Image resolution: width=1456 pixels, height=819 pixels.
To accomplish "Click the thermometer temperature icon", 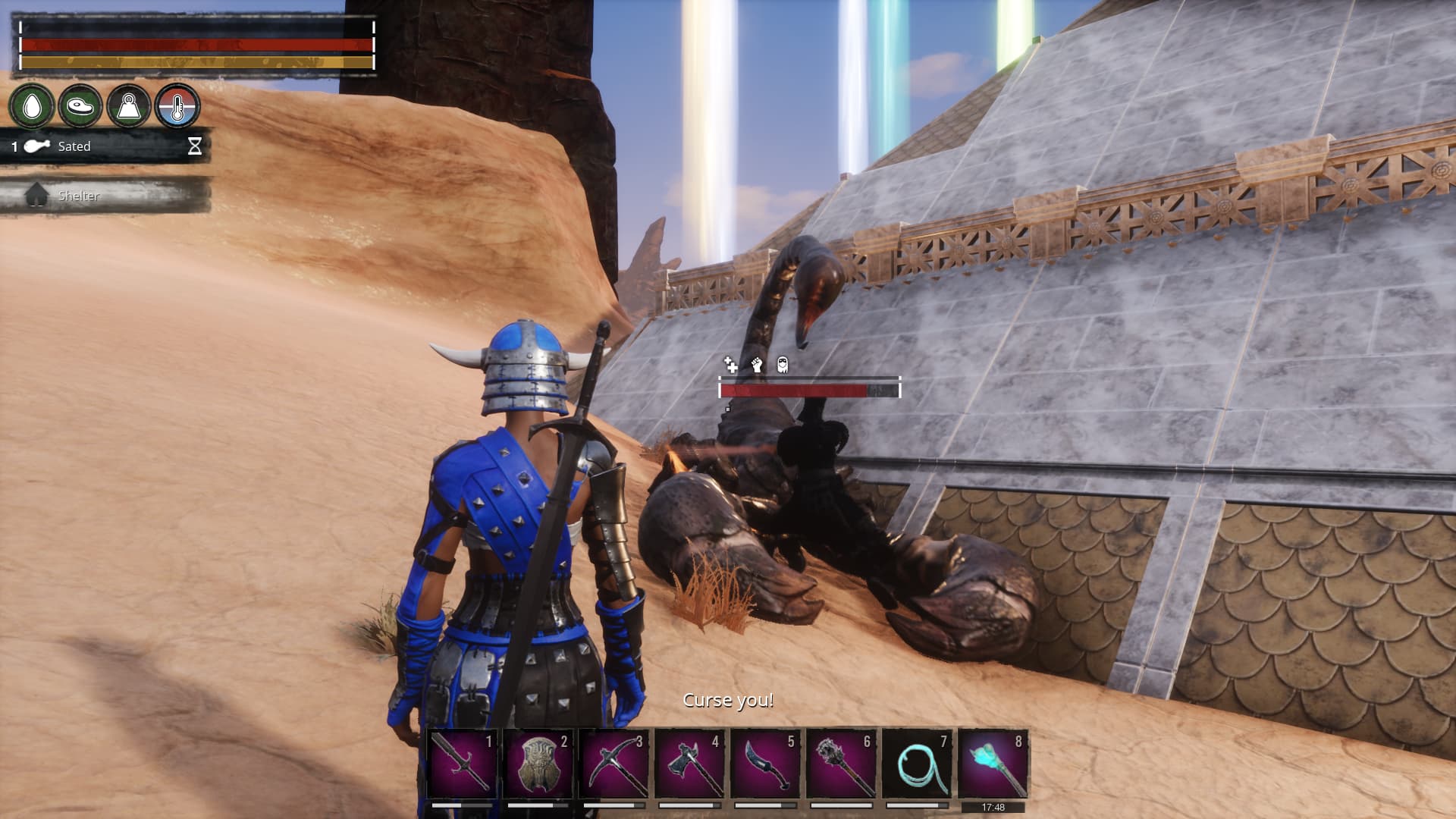I will click(177, 106).
